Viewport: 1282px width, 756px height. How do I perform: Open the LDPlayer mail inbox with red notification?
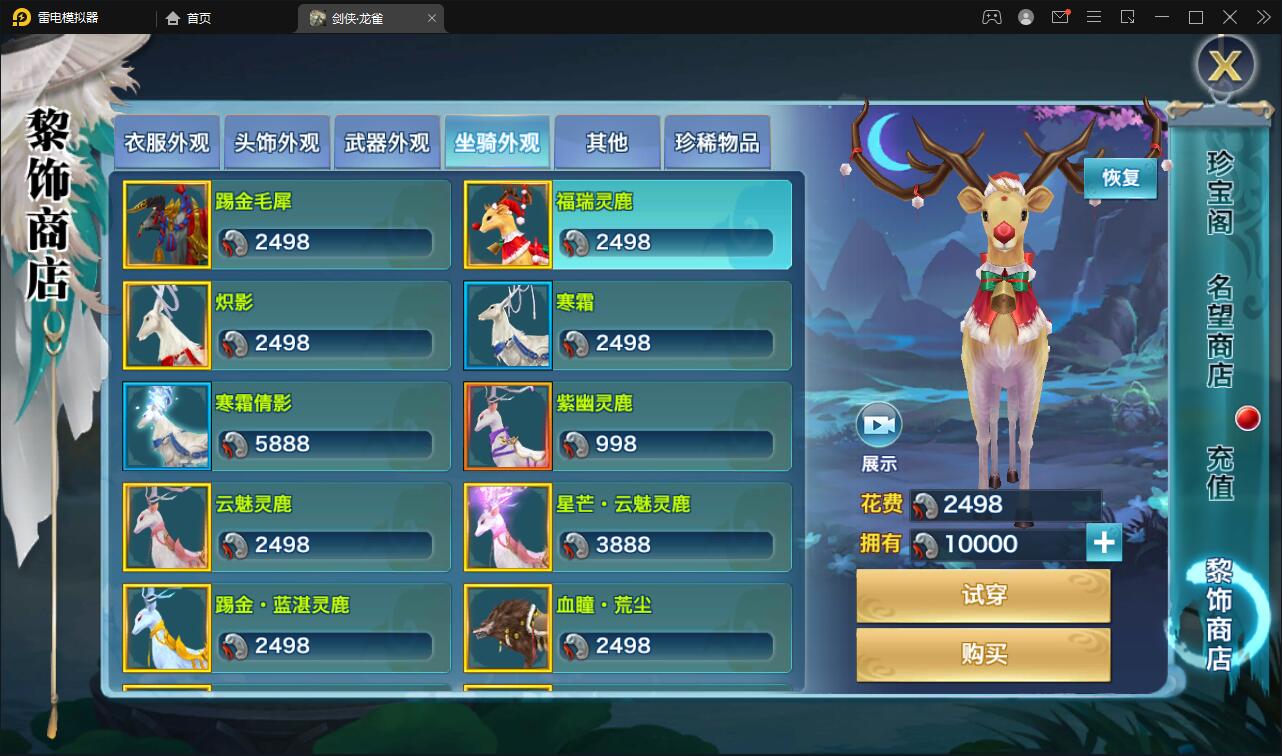coord(1060,17)
